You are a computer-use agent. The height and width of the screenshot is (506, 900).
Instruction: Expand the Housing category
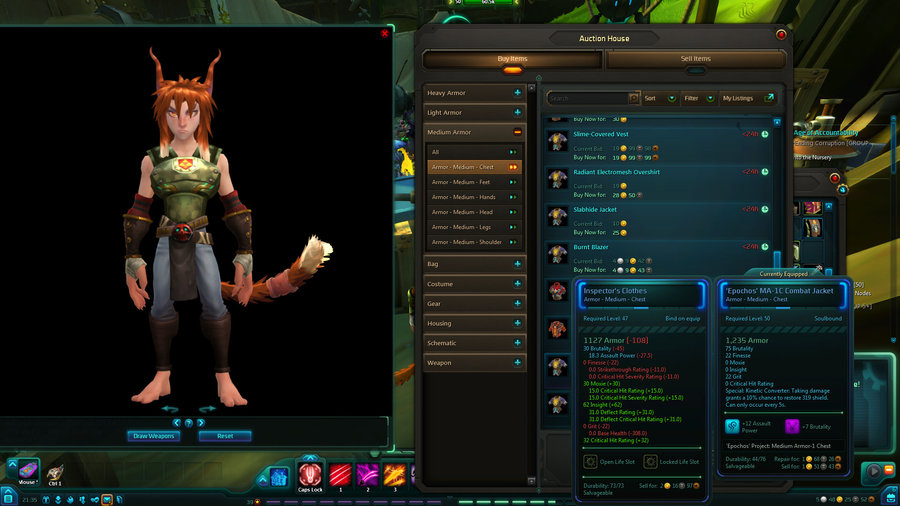(x=475, y=323)
